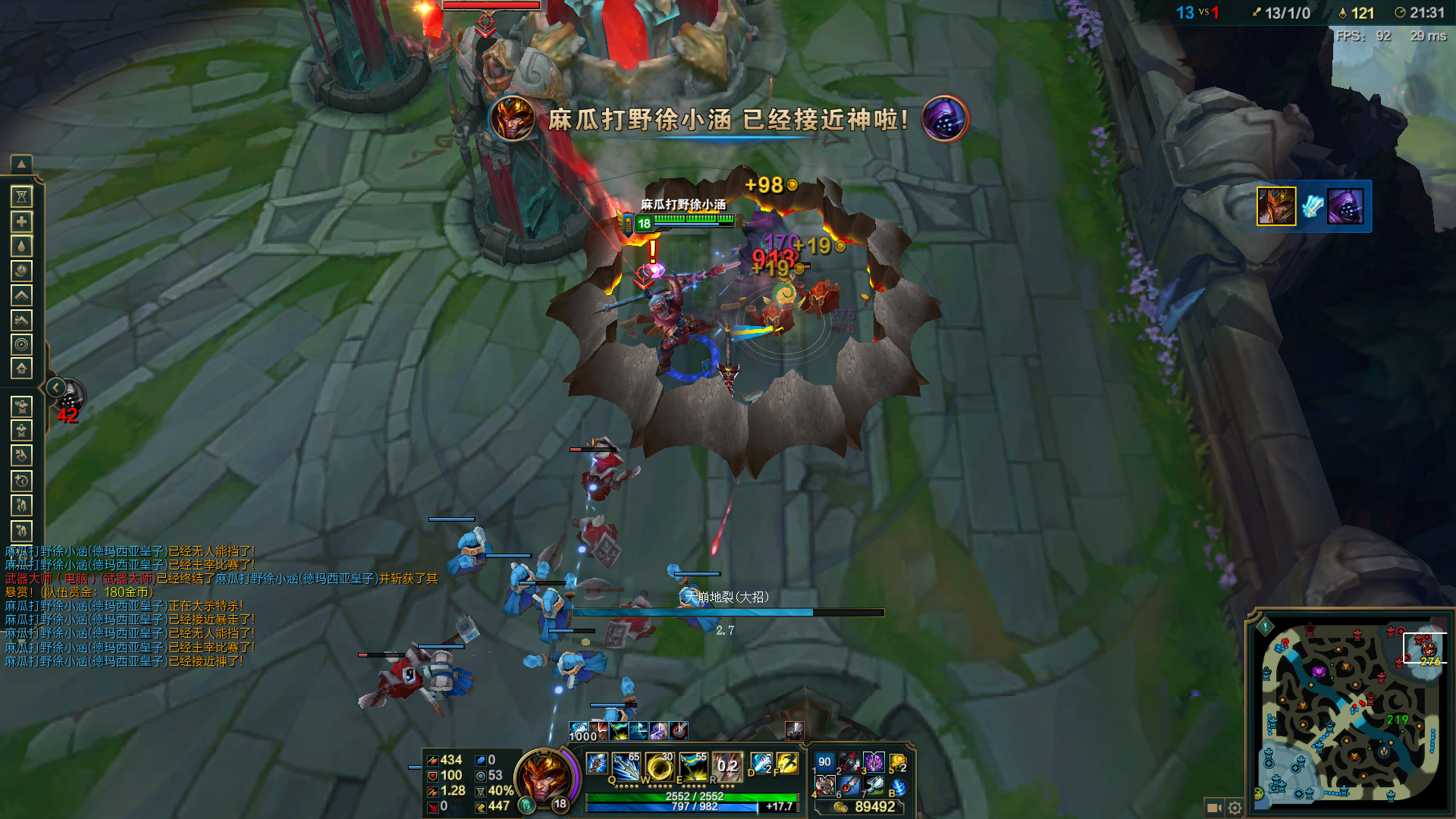Open game options via the gear icon
The width and height of the screenshot is (1456, 819).
[1236, 808]
